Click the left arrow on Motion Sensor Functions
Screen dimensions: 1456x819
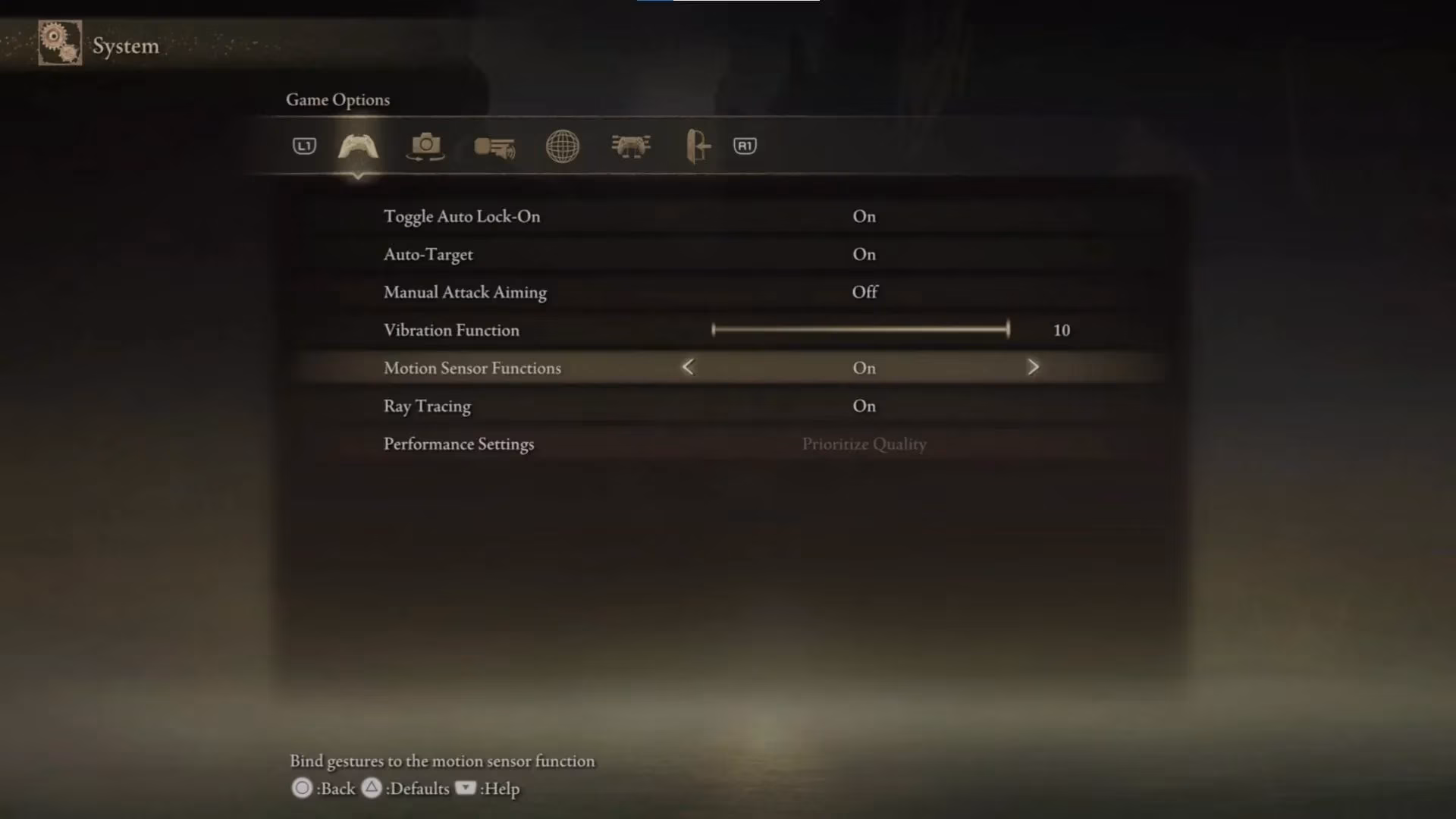(687, 367)
